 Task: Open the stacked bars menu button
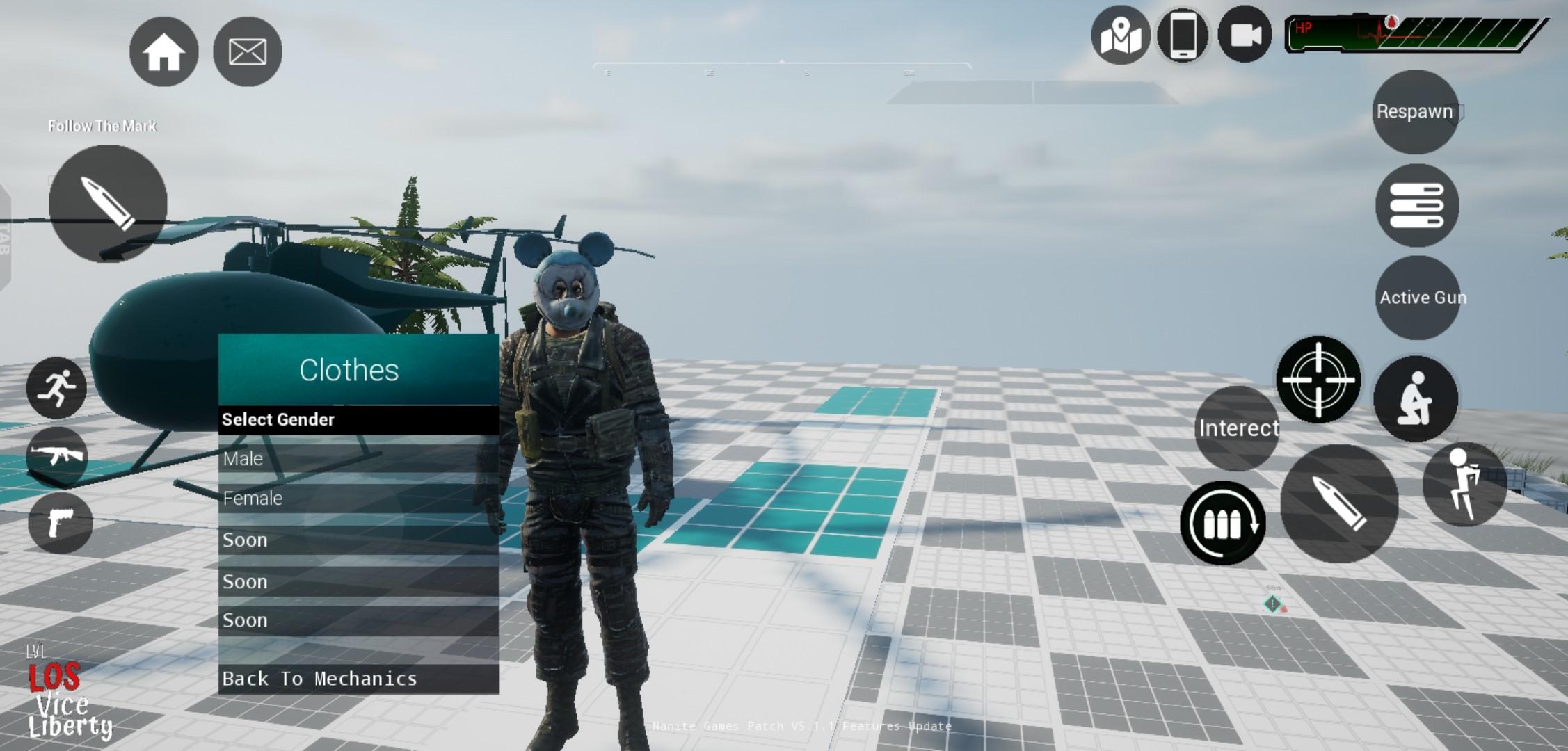[1416, 206]
